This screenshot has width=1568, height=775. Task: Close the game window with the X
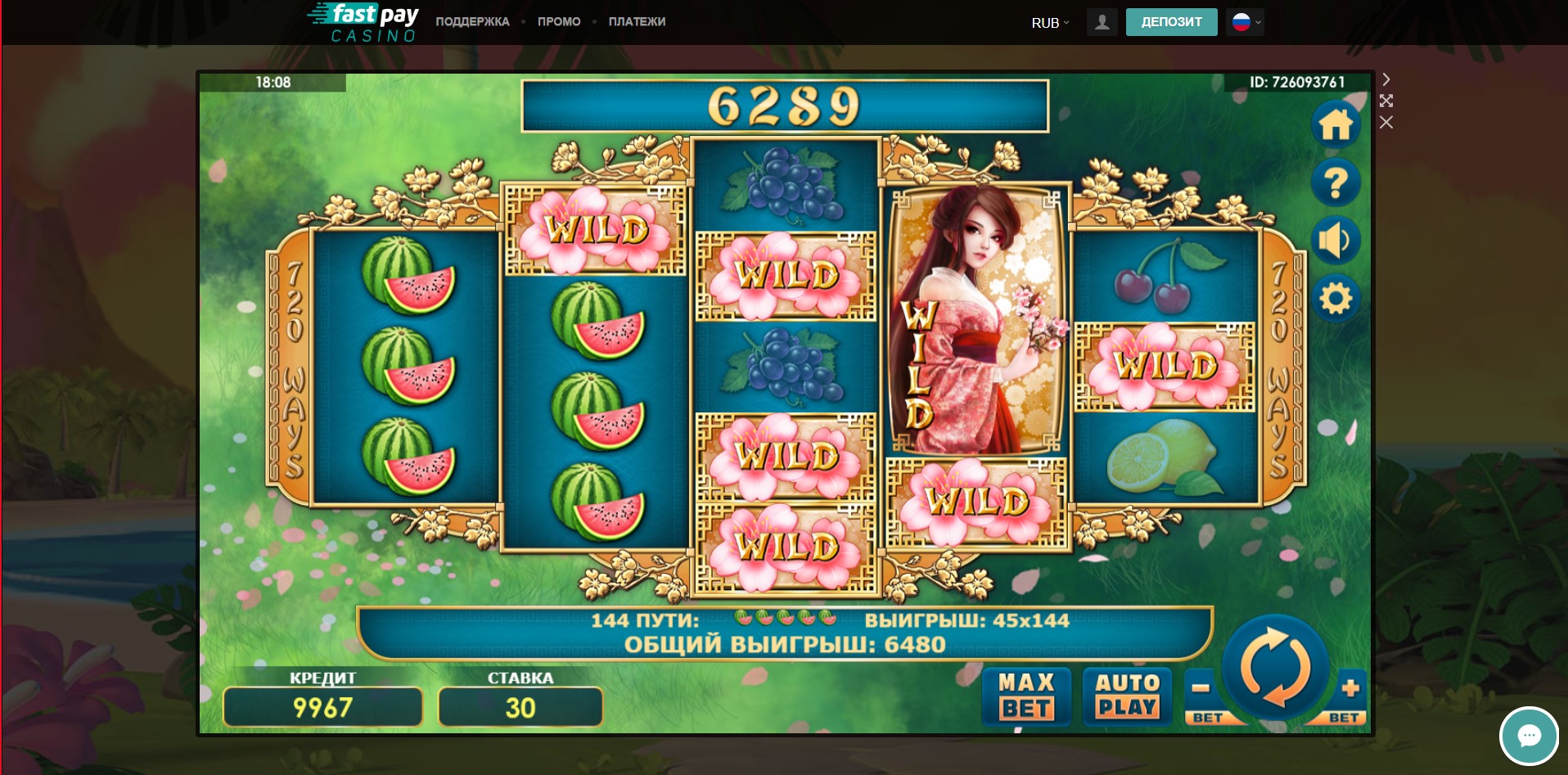pos(1386,123)
